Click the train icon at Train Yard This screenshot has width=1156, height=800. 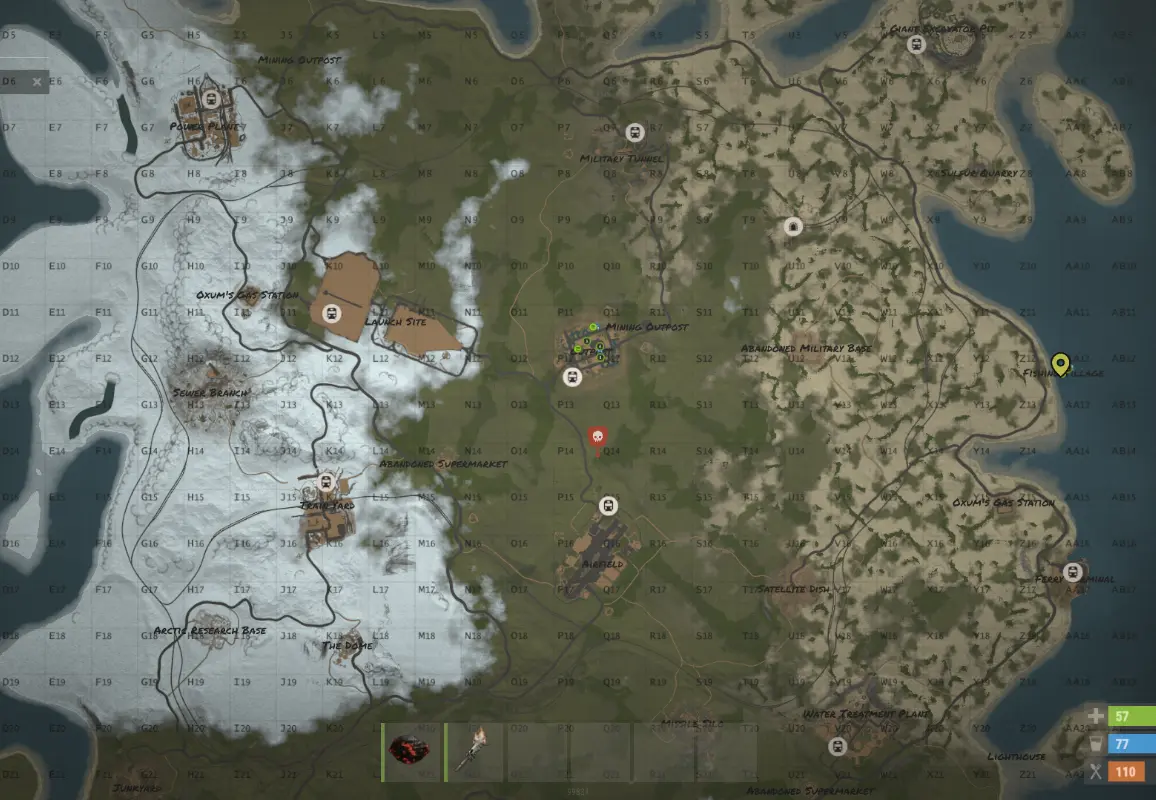coord(325,483)
